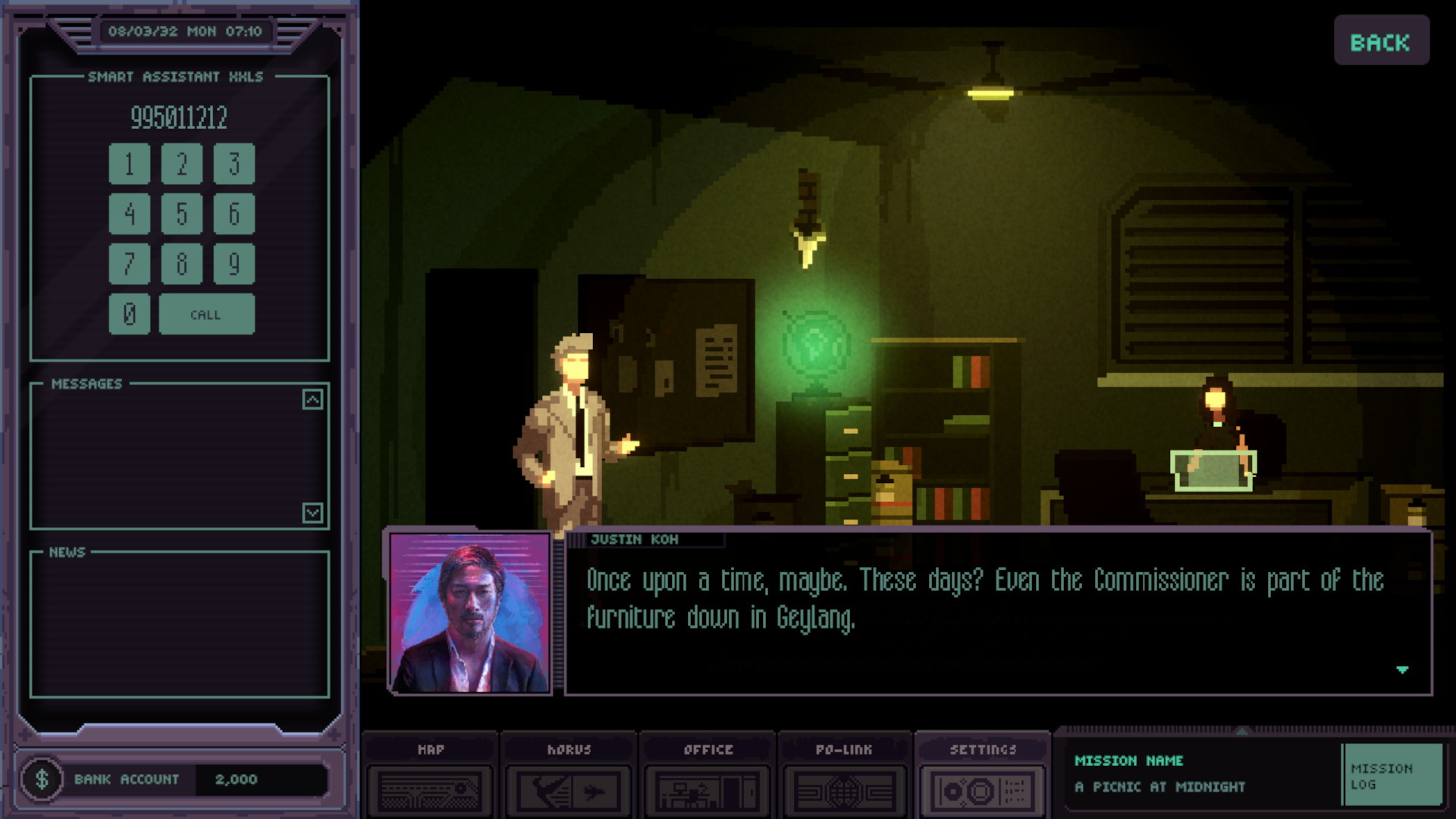Screen dimensions: 1456x819
Task: Show the Mission Log
Action: [1392, 775]
